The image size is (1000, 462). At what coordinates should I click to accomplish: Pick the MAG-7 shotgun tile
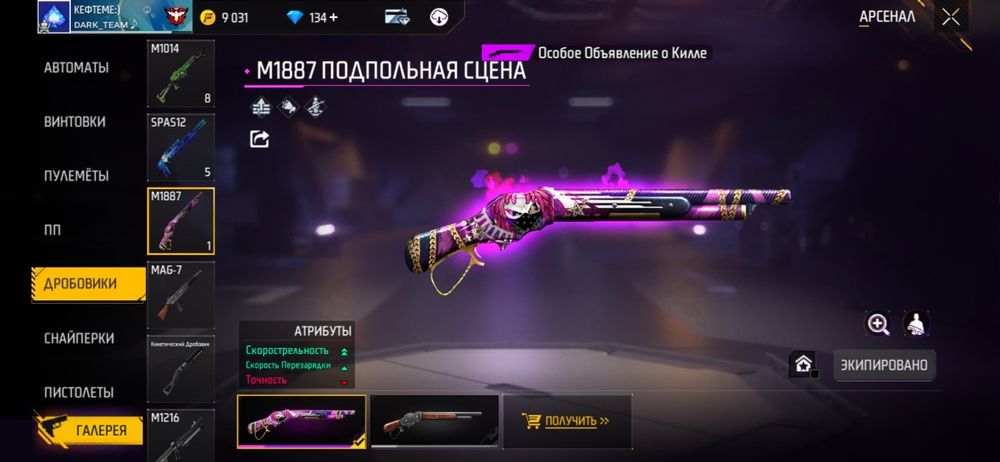[x=181, y=295]
